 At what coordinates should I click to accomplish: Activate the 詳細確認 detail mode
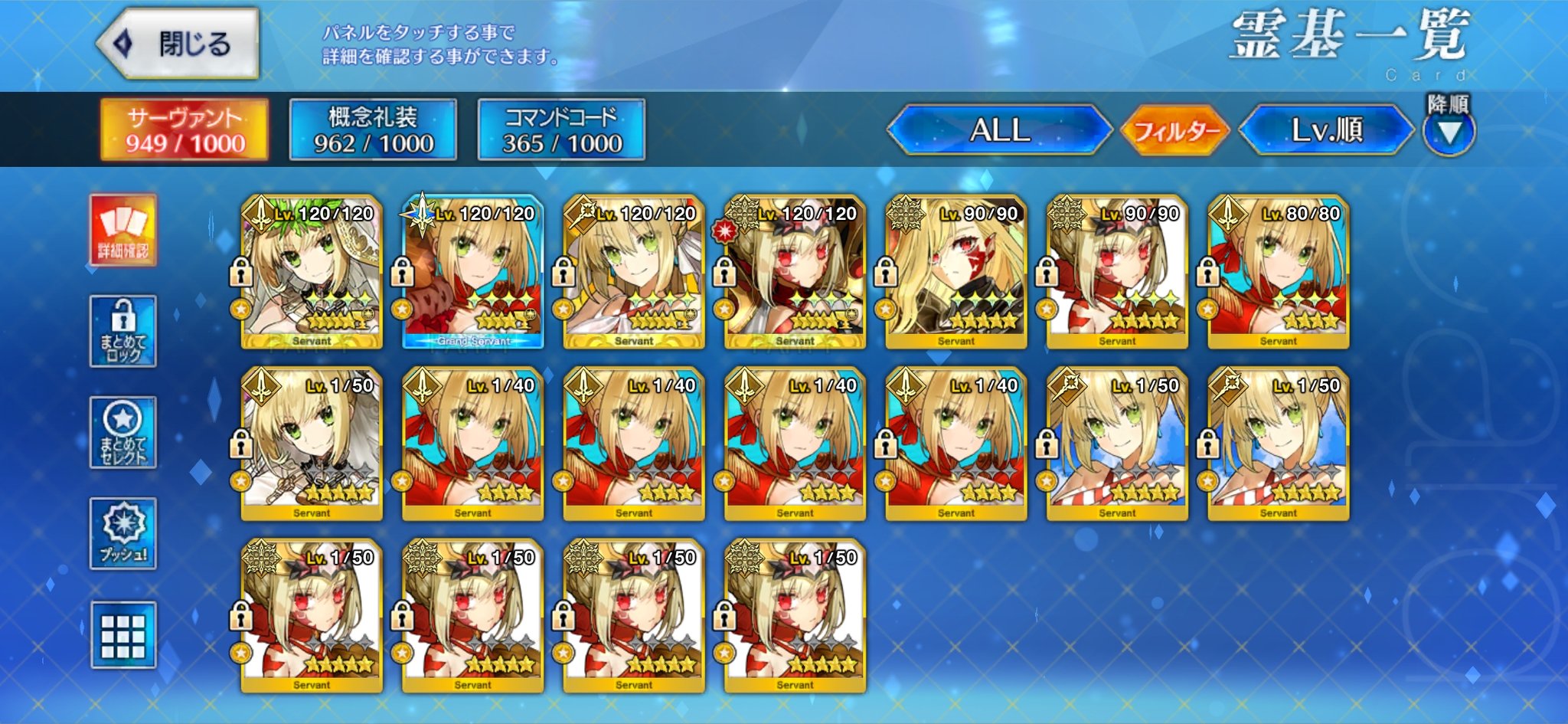tap(123, 231)
